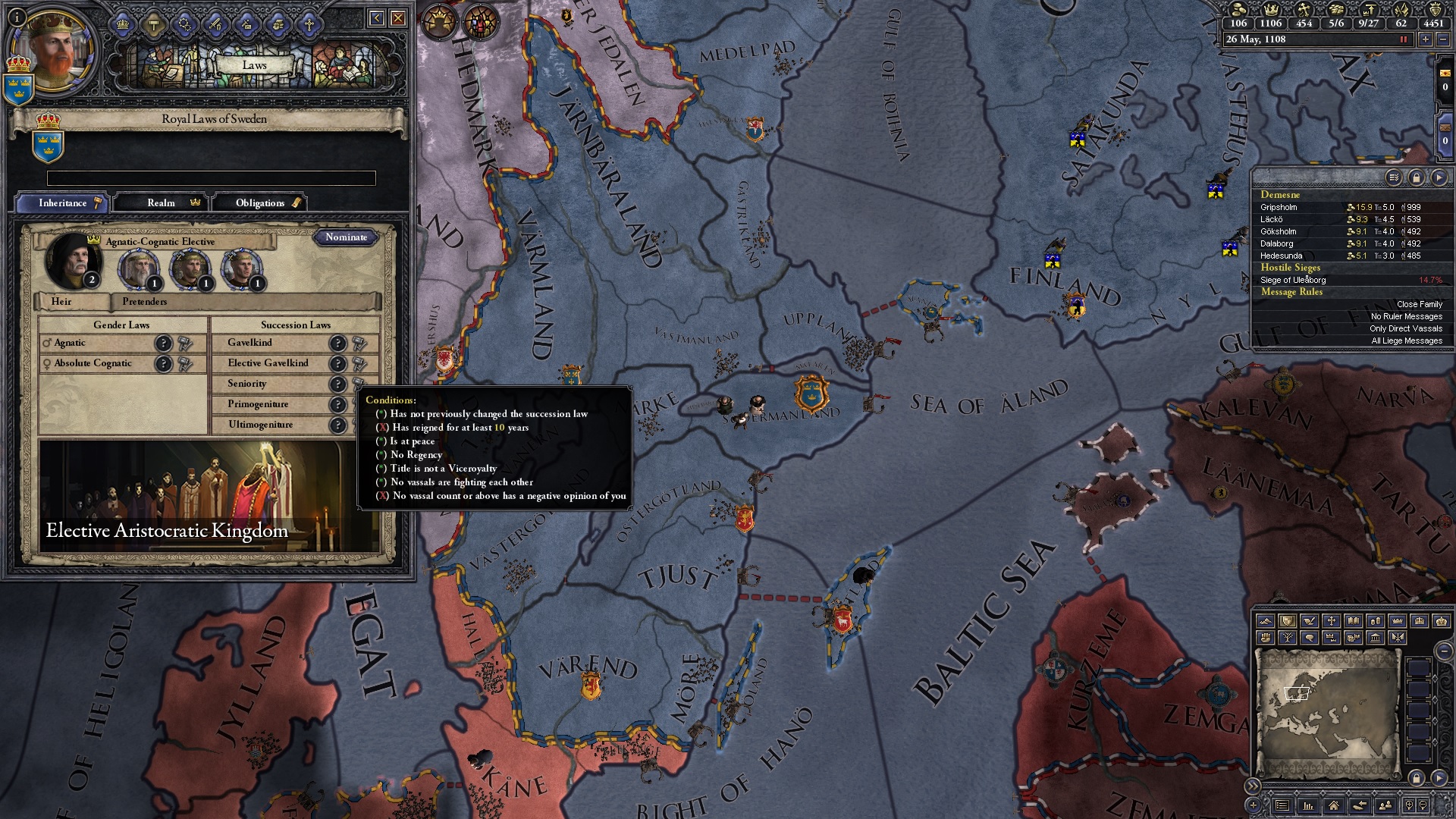Image resolution: width=1456 pixels, height=819 pixels.
Task: Switch to realms map mode (shield icon)
Action: [x=1288, y=621]
